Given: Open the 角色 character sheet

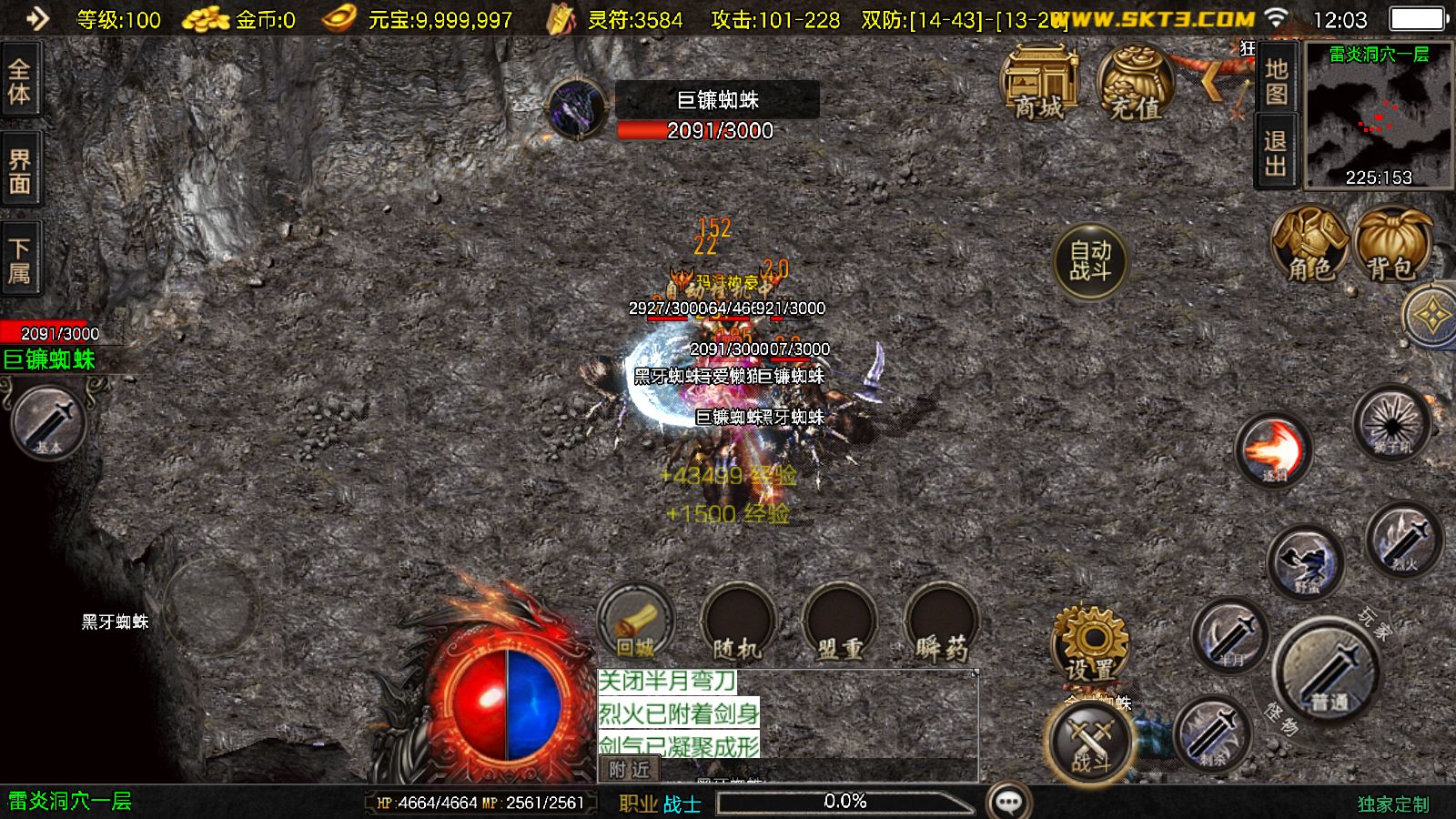Looking at the screenshot, I should point(1309,244).
